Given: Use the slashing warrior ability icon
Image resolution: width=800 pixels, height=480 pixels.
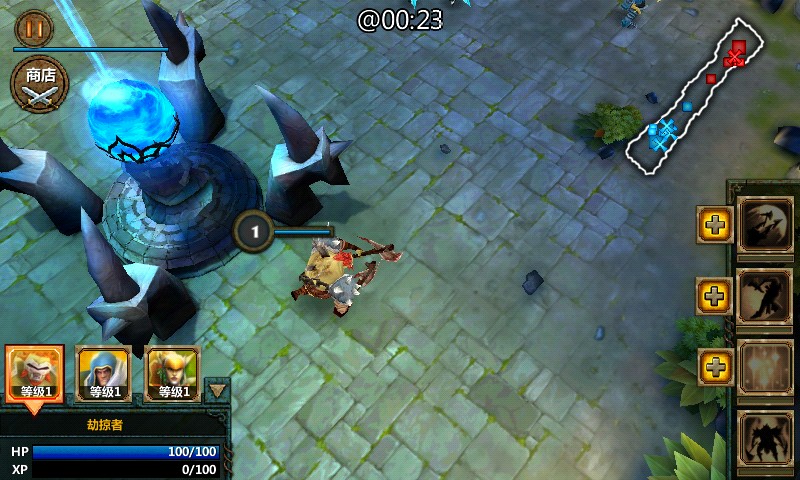Looking at the screenshot, I should (765, 295).
